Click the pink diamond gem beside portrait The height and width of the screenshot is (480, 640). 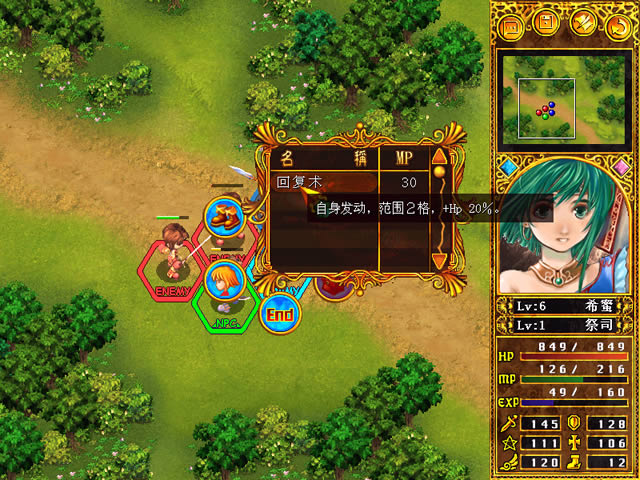[621, 164]
